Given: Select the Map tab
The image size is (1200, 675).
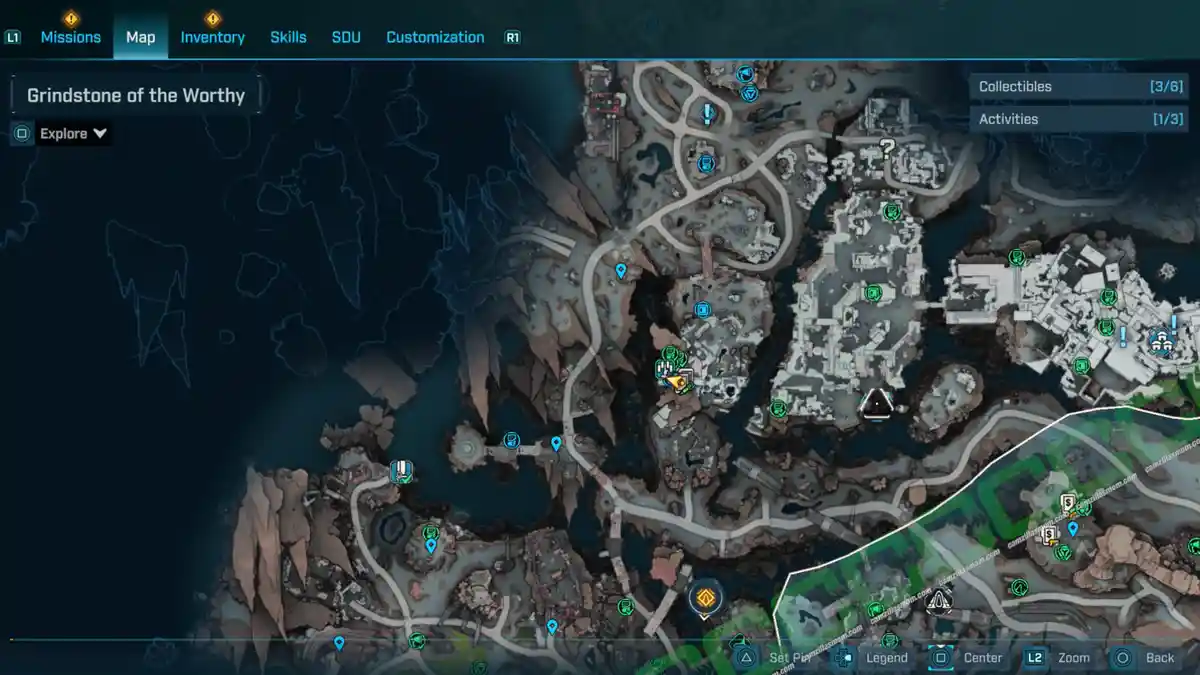Looking at the screenshot, I should (x=140, y=37).
